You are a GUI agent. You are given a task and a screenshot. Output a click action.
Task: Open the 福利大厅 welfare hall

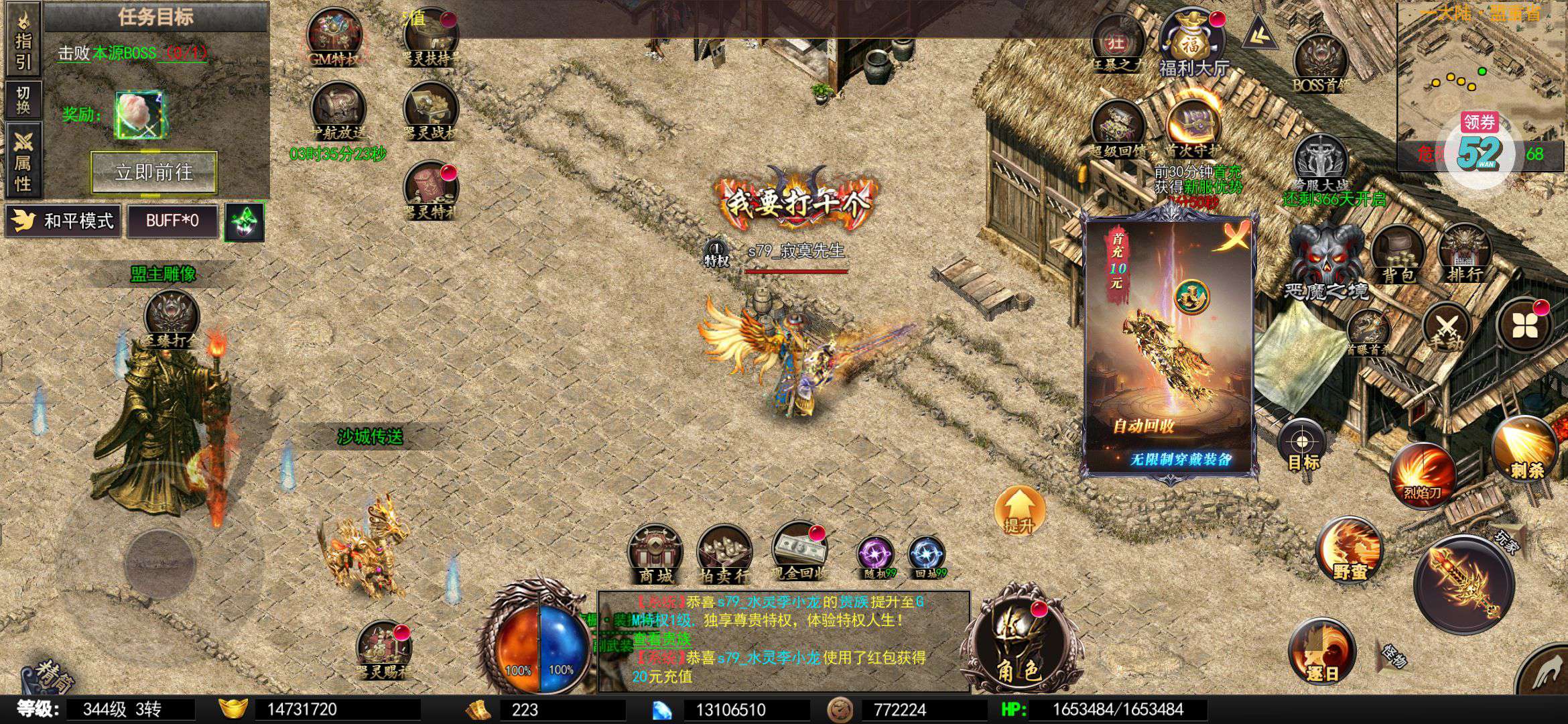coord(1193,40)
